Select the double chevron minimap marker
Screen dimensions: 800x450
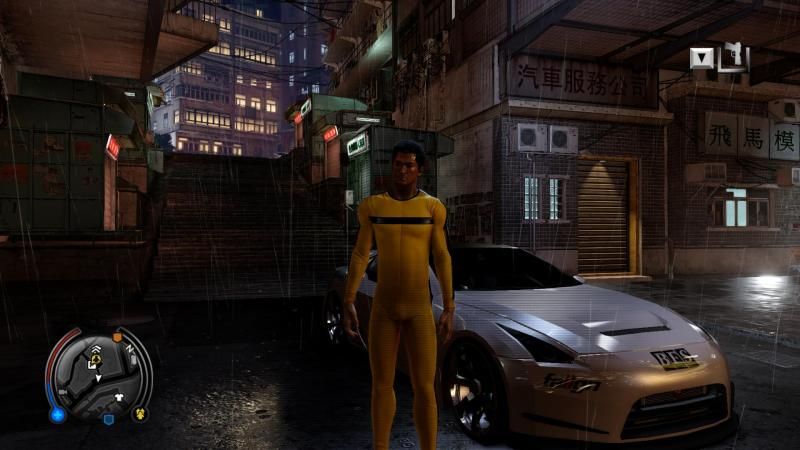tap(95, 351)
